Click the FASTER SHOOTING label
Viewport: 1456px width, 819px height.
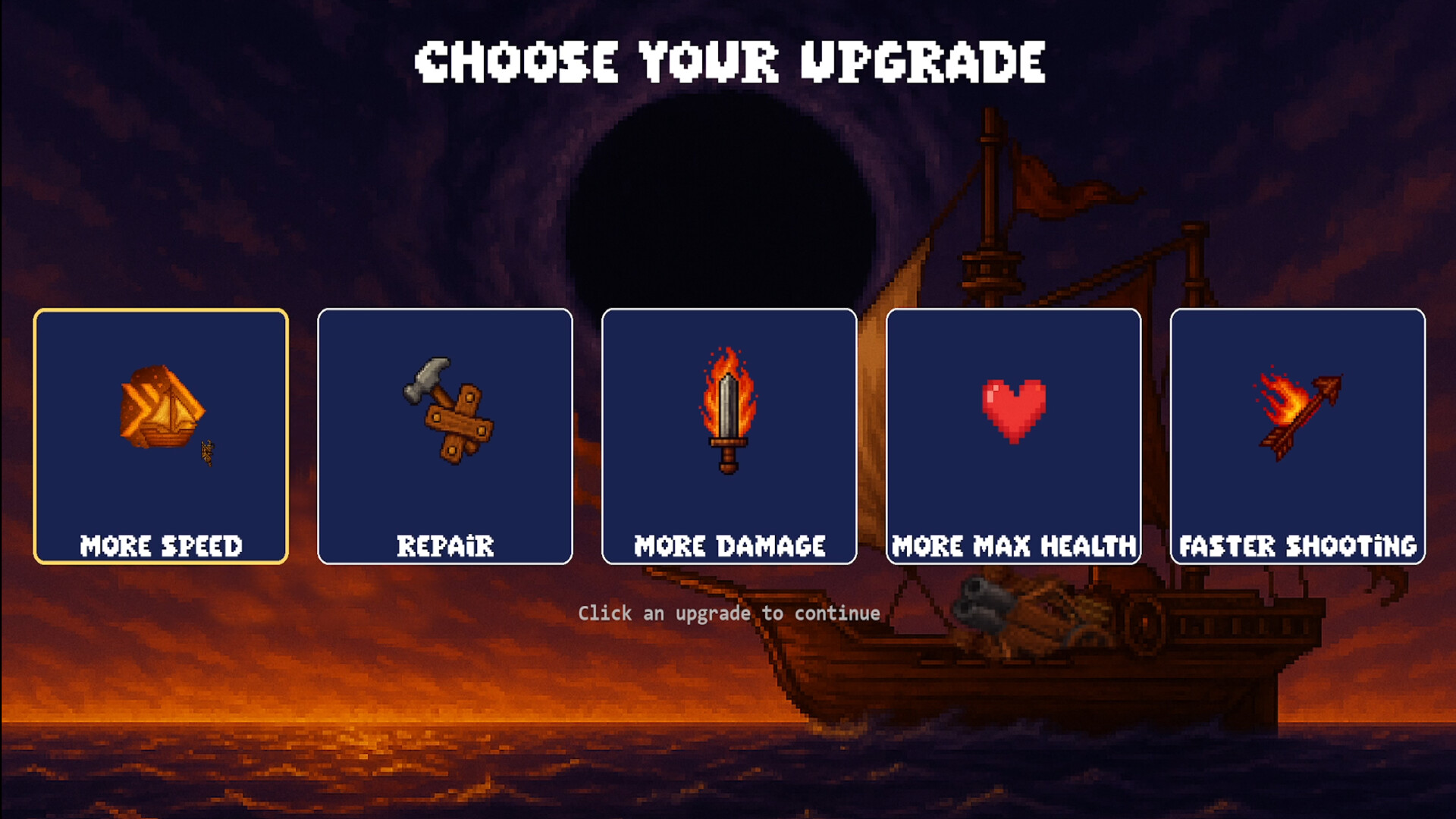point(1298,544)
